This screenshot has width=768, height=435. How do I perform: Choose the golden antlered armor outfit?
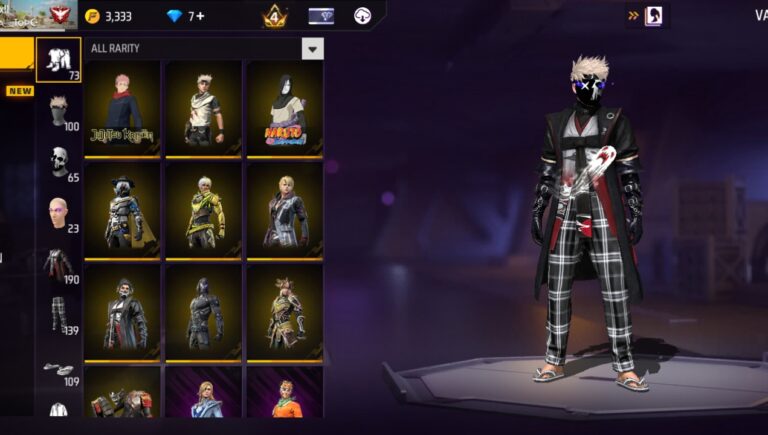[285, 312]
